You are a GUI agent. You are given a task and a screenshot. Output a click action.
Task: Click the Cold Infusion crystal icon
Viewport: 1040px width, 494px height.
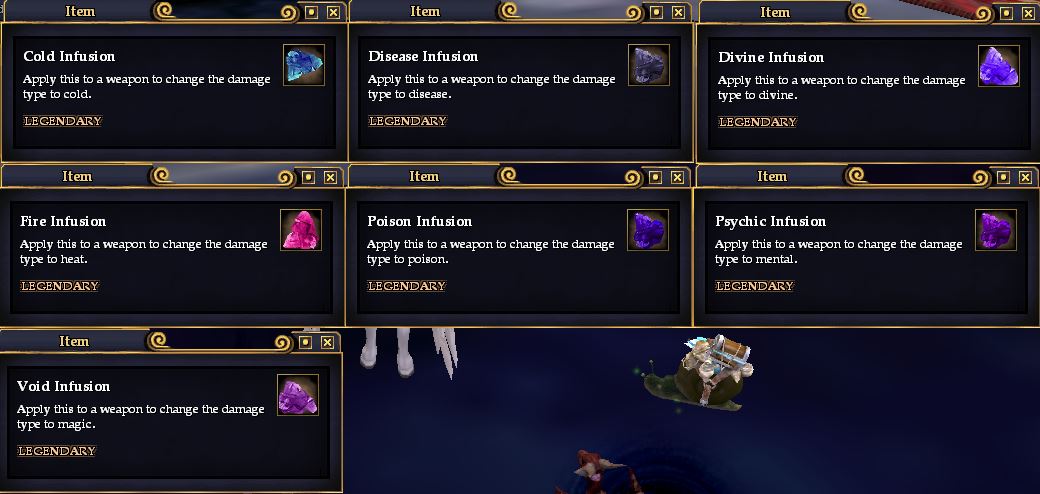pyautogui.click(x=303, y=65)
